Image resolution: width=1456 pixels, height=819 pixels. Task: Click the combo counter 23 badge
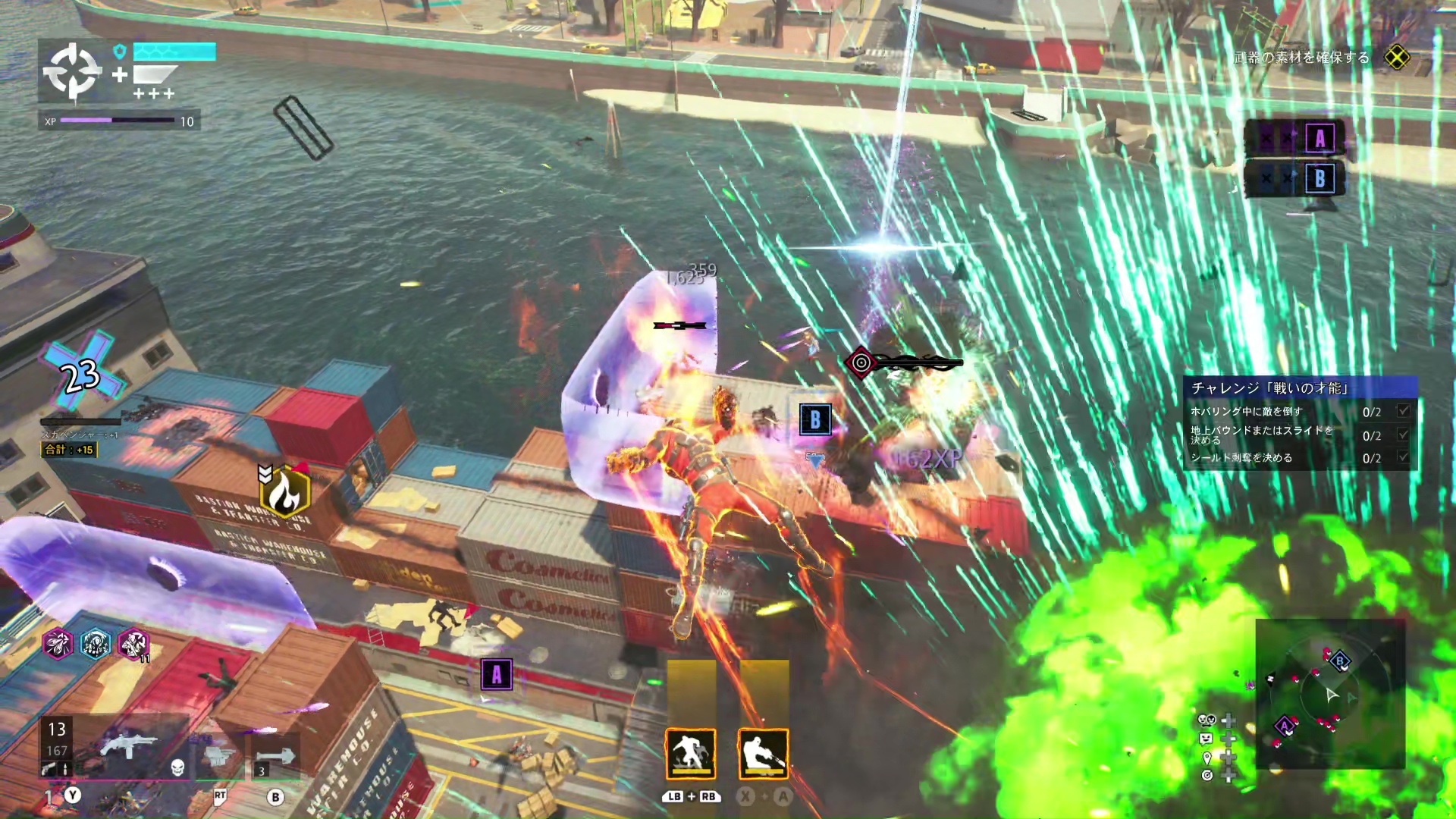pyautogui.click(x=82, y=374)
